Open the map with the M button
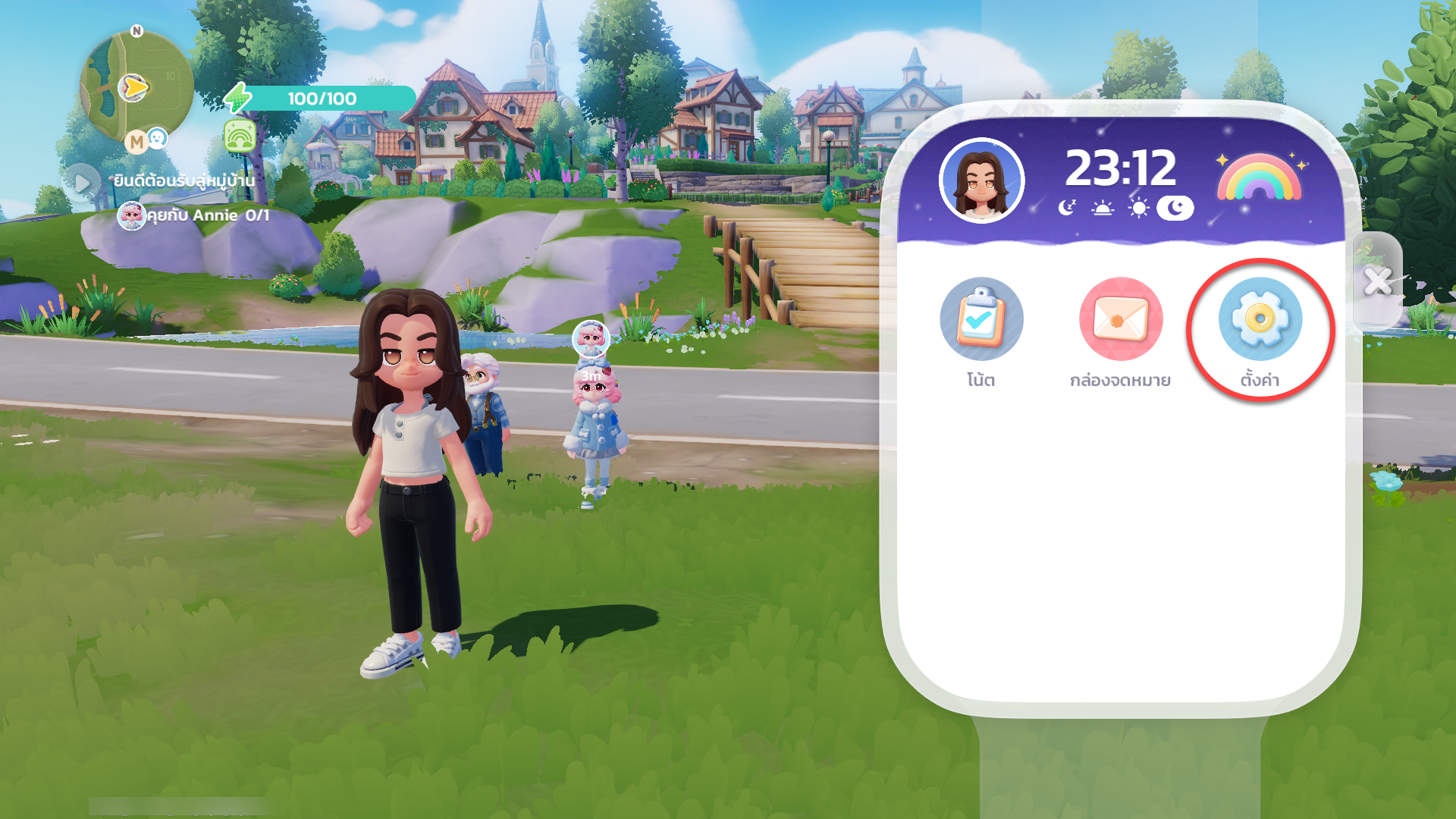Image resolution: width=1456 pixels, height=819 pixels. click(x=136, y=142)
